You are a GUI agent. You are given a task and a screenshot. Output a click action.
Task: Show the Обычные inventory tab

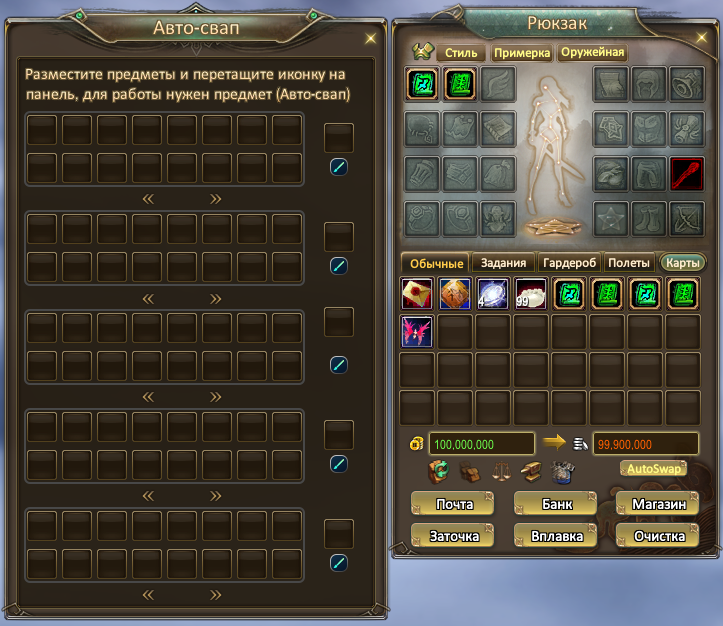pos(435,263)
